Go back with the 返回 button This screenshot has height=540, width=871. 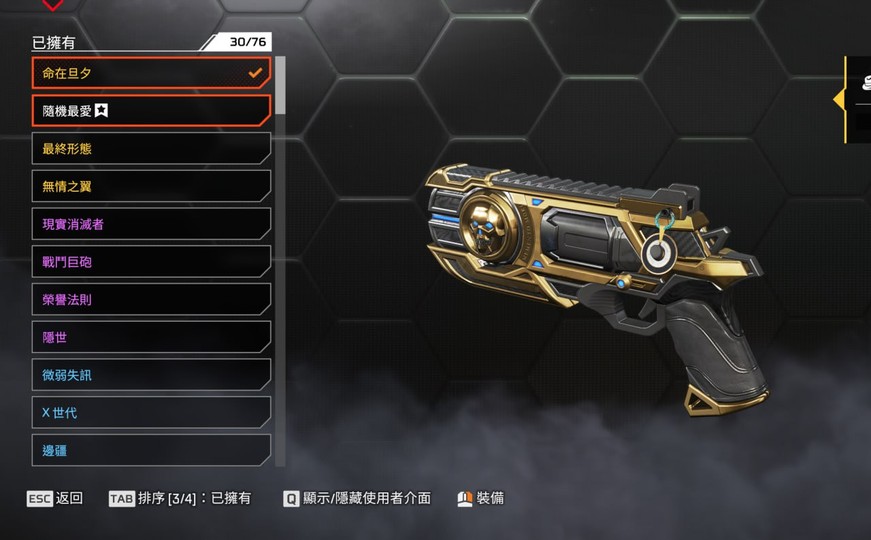click(55, 498)
